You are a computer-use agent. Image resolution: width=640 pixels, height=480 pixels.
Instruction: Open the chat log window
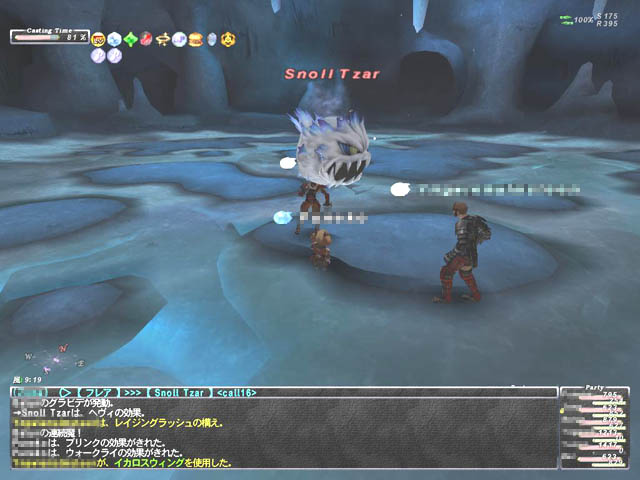[280, 436]
